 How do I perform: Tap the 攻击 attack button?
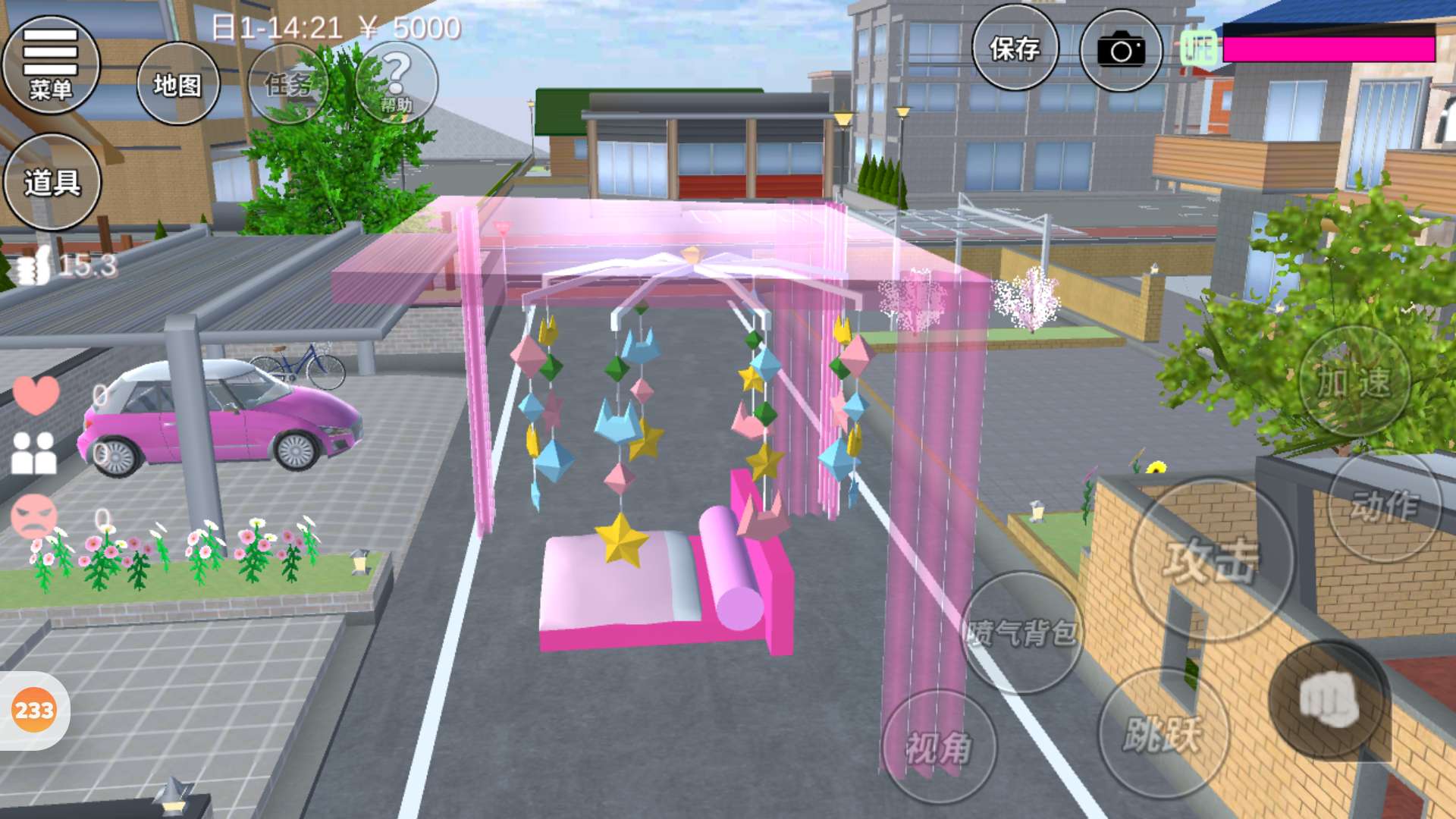1211,560
